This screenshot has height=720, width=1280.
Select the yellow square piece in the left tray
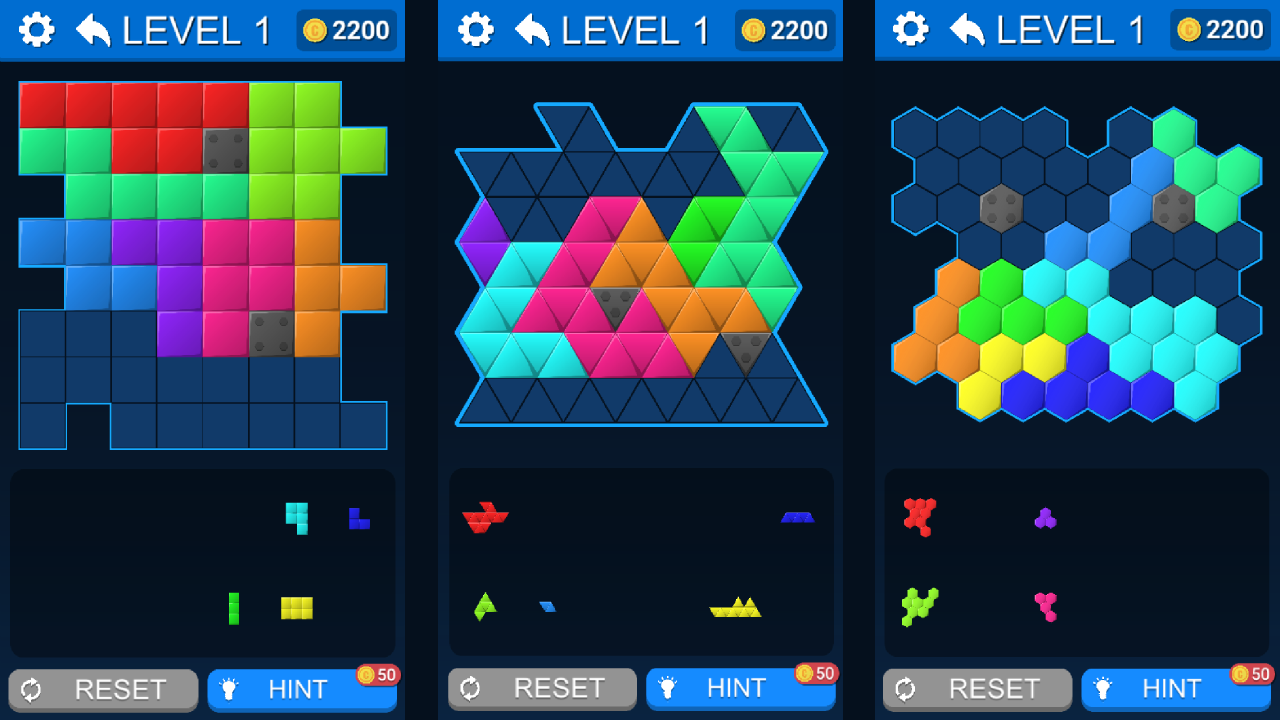tap(298, 607)
